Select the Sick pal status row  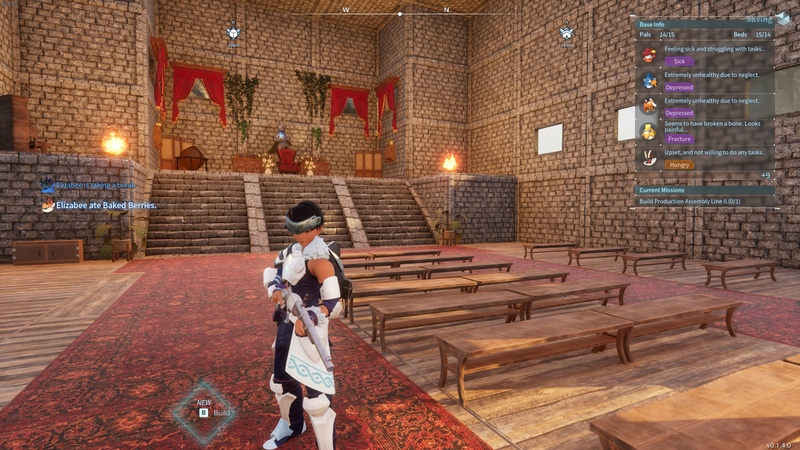tap(705, 54)
